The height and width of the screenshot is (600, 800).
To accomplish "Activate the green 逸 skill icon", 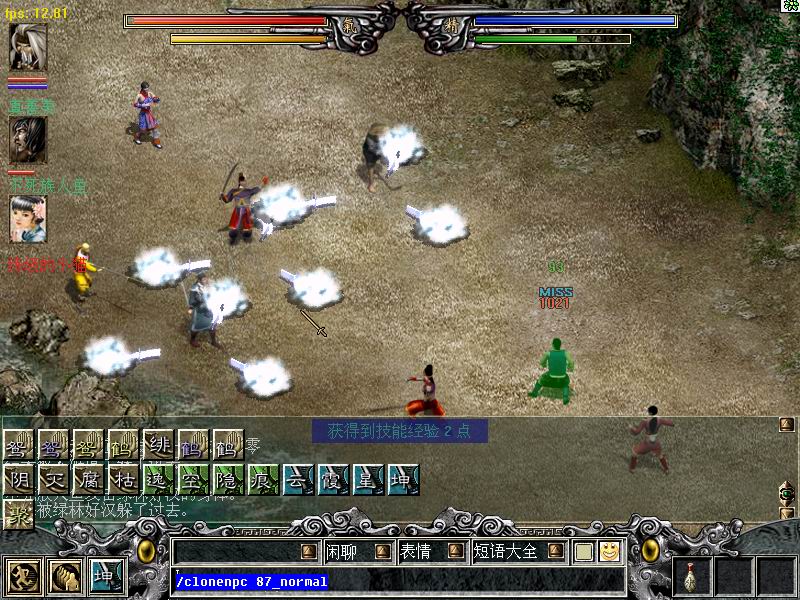I will click(159, 479).
